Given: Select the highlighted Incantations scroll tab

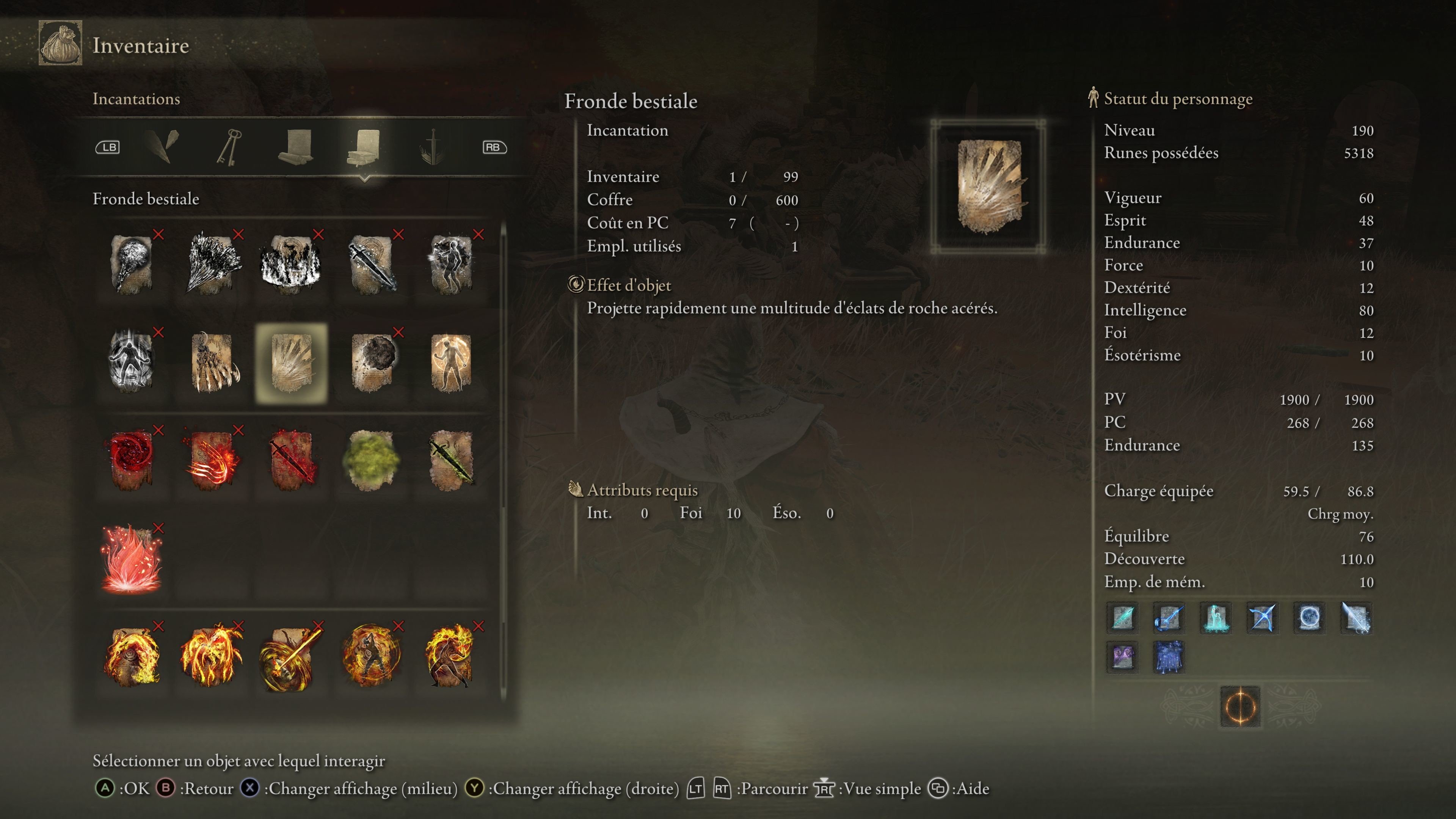Looking at the screenshot, I should [x=364, y=147].
